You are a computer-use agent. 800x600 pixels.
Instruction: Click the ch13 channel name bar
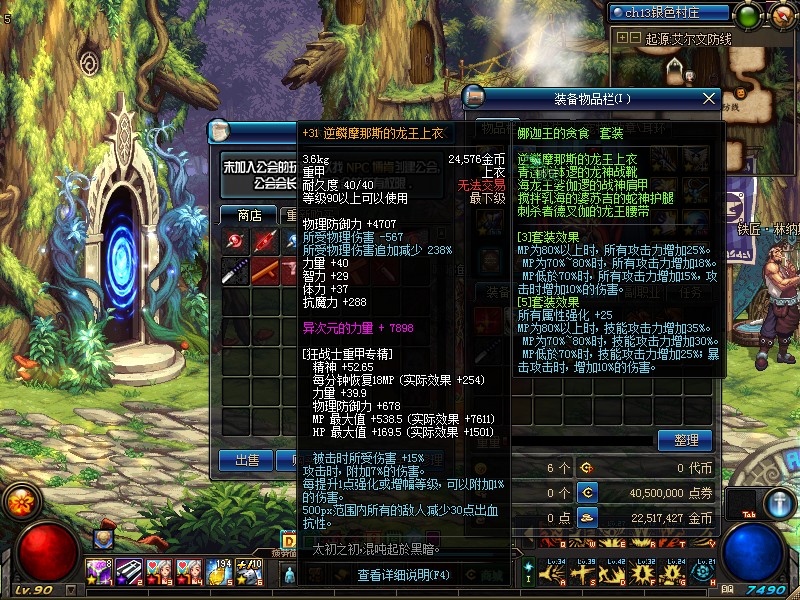point(670,13)
